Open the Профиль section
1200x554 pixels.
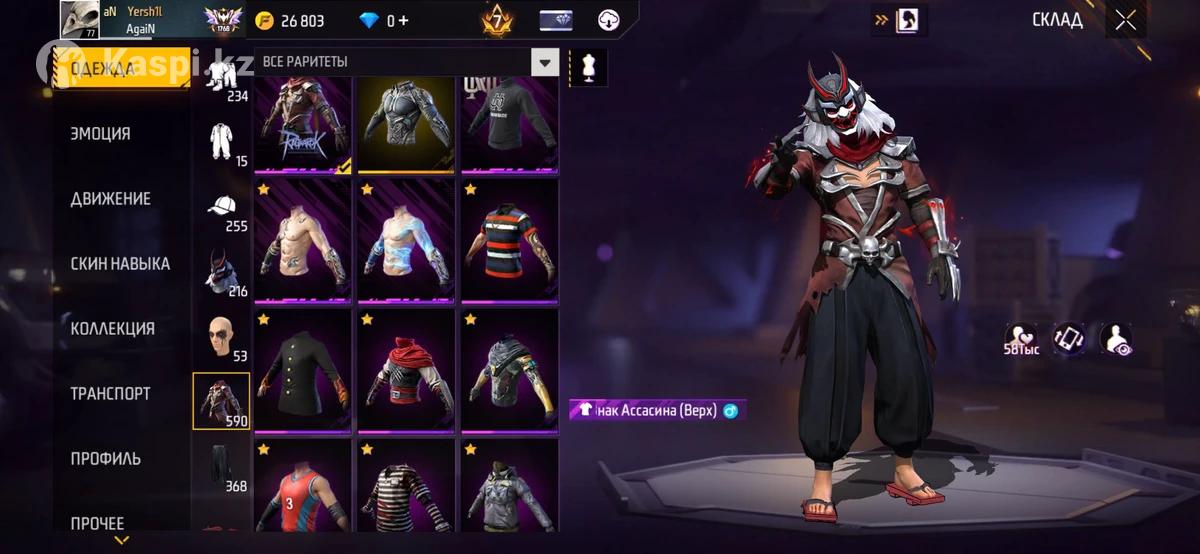click(x=105, y=459)
